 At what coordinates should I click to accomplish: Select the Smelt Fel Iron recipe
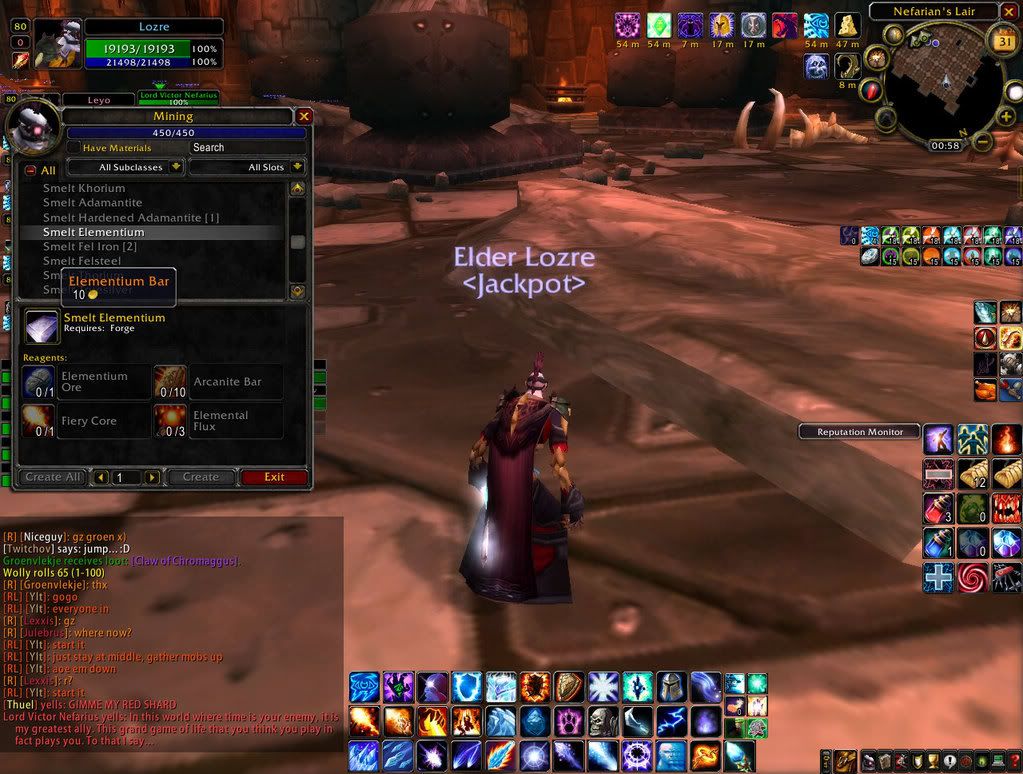click(89, 246)
